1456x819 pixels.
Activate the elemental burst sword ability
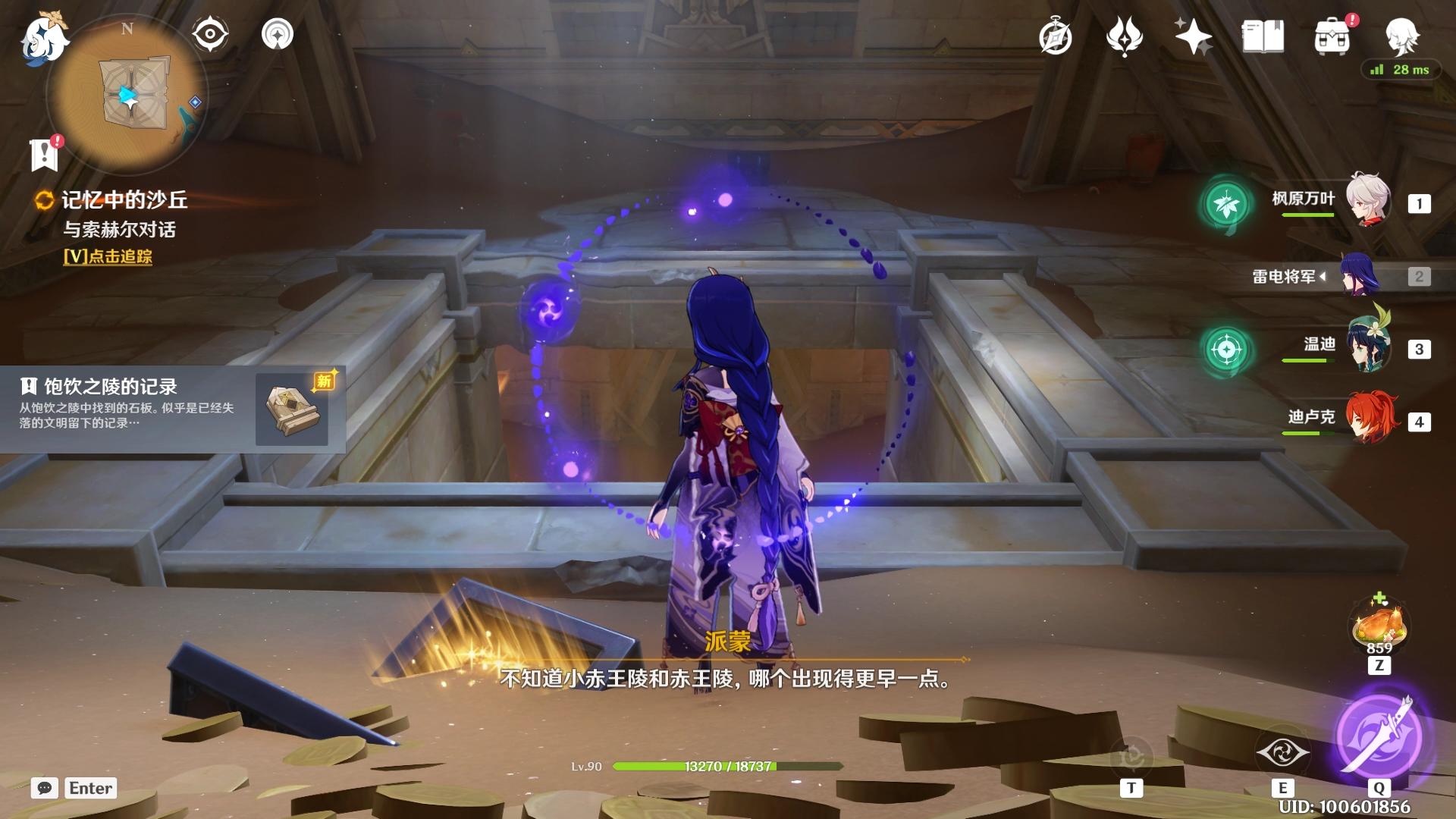click(1379, 735)
